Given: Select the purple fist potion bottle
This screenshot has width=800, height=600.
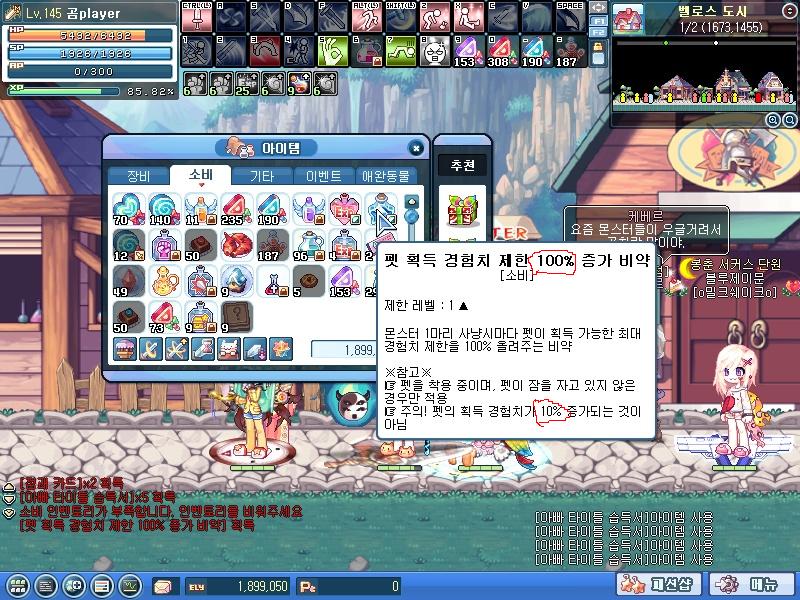Looking at the screenshot, I should (162, 244).
